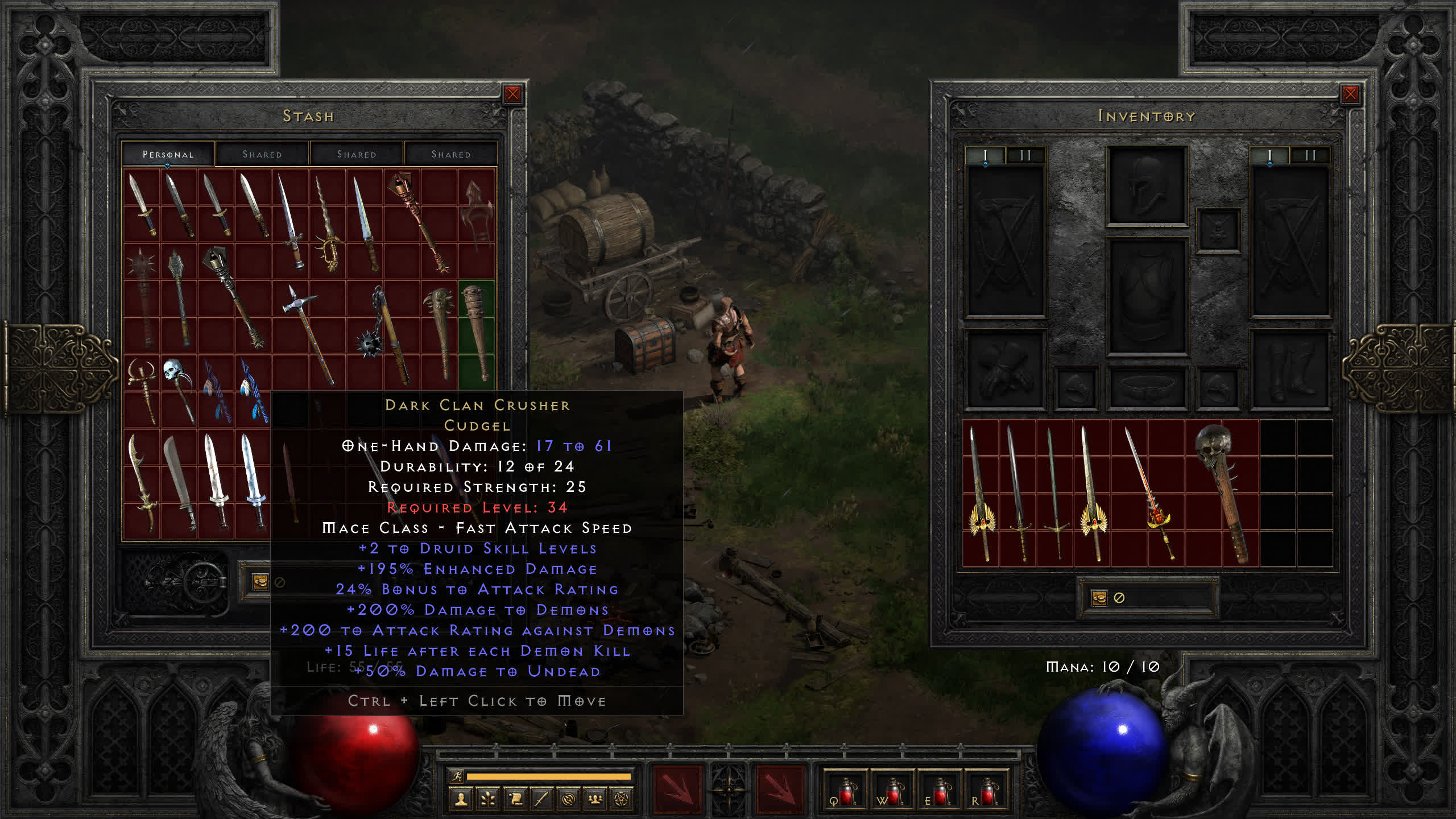Close the Stash panel

(512, 94)
